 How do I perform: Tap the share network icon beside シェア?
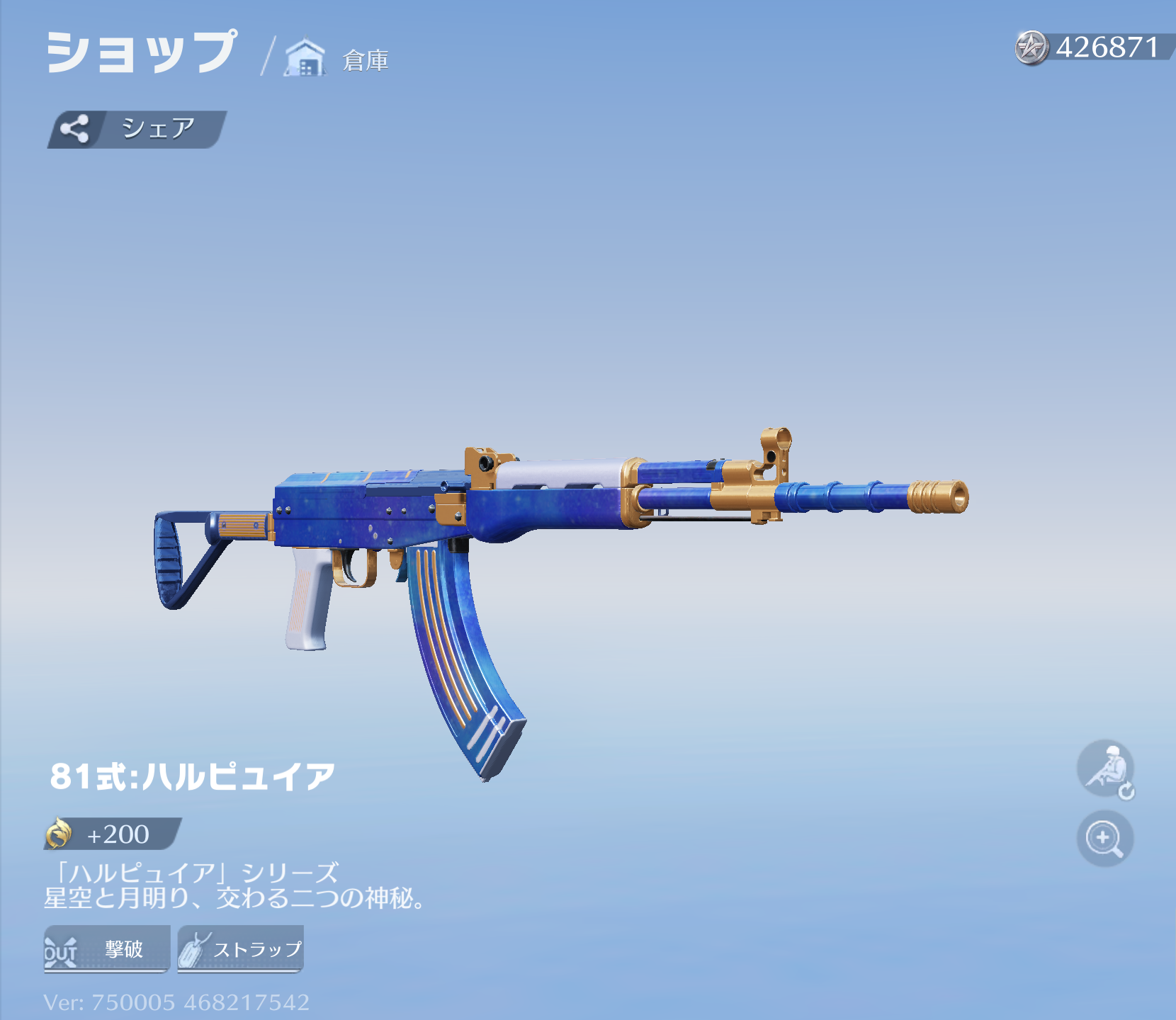(76, 127)
